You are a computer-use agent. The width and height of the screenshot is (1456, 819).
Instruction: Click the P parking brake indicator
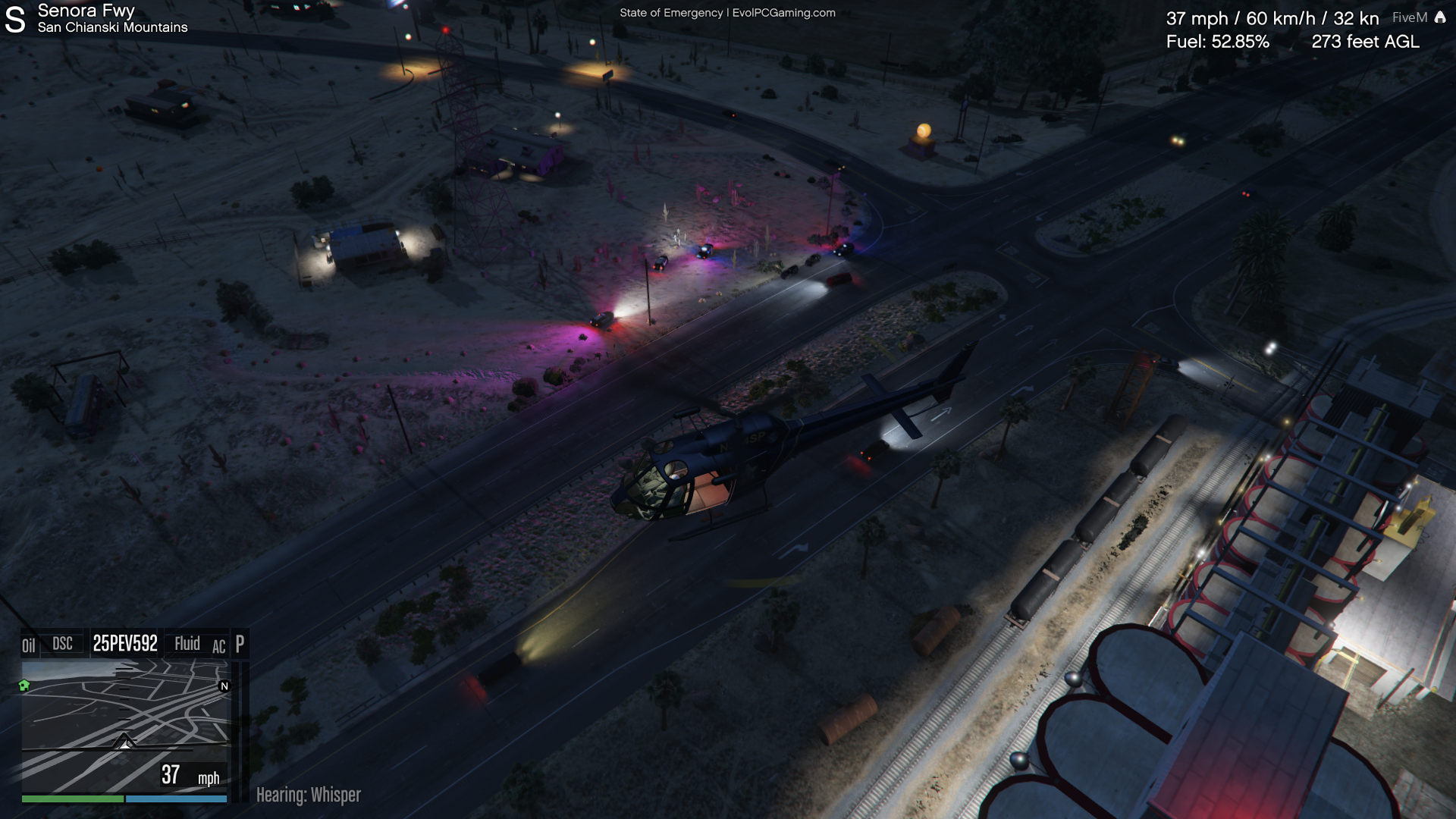click(x=240, y=645)
